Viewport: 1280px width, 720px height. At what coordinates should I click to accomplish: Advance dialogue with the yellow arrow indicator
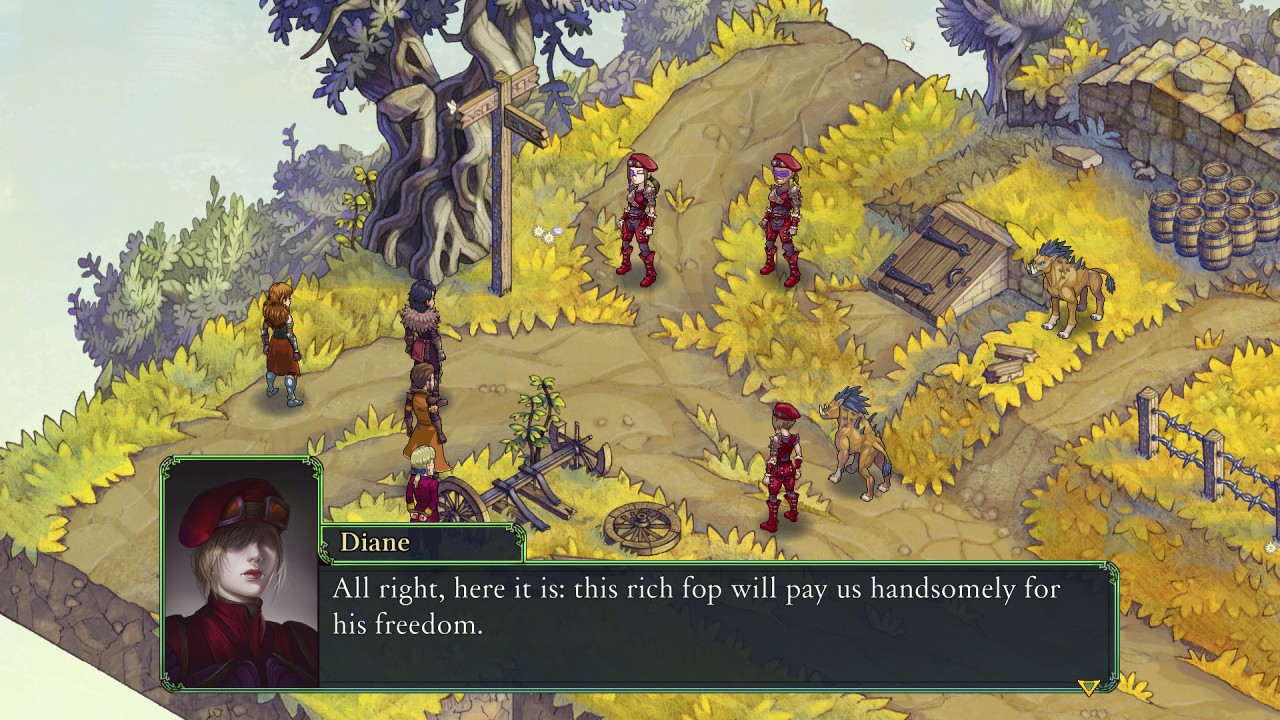(1088, 686)
